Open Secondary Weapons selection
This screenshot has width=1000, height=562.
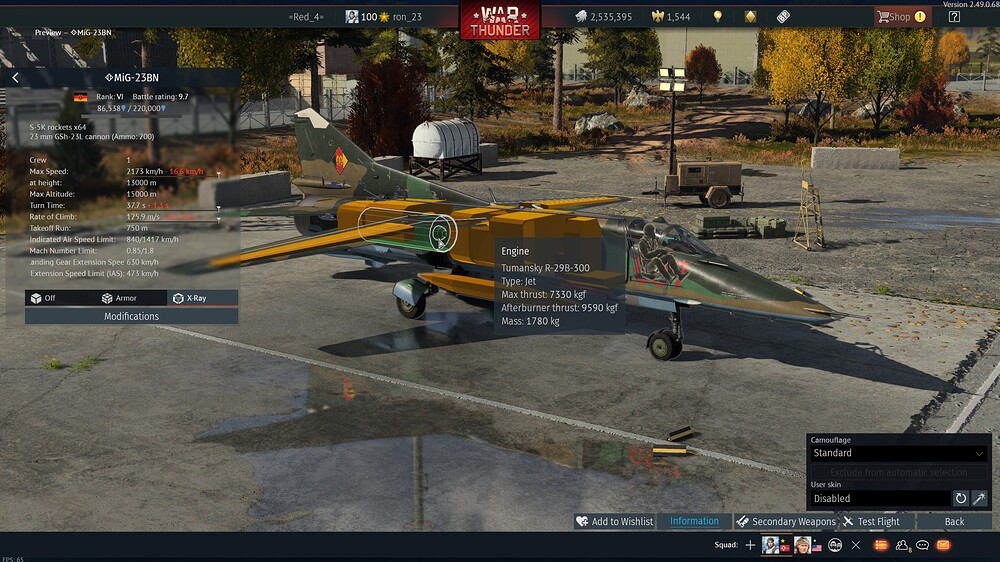pyautogui.click(x=786, y=521)
